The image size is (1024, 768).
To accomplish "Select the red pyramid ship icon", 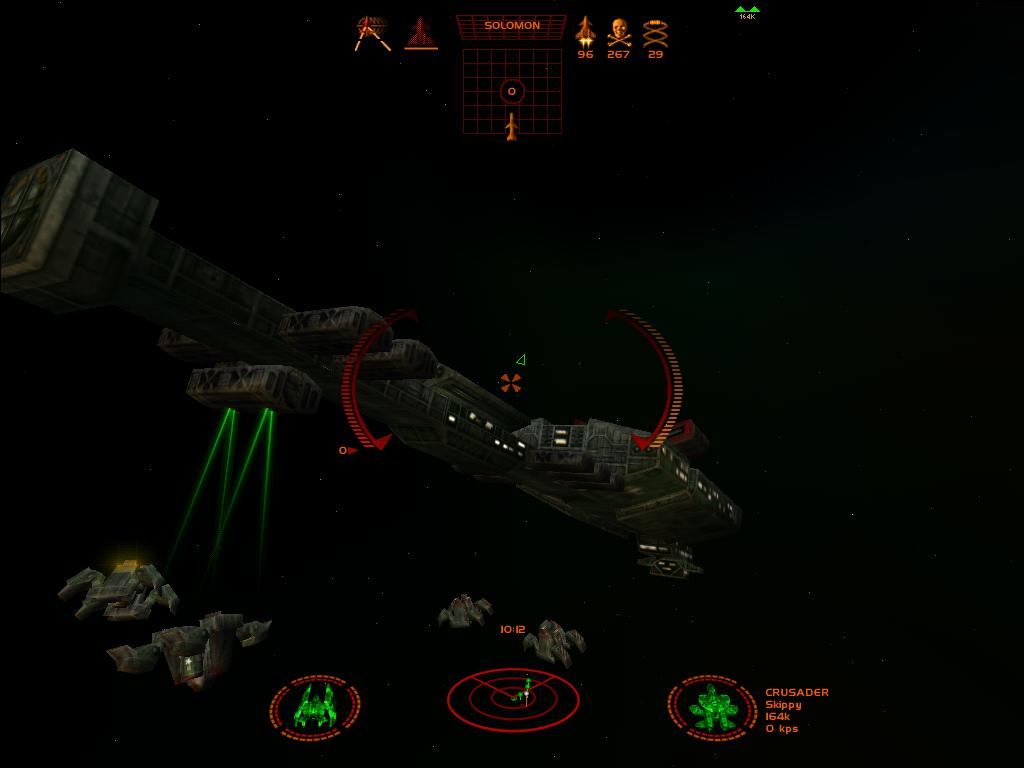I will point(421,33).
